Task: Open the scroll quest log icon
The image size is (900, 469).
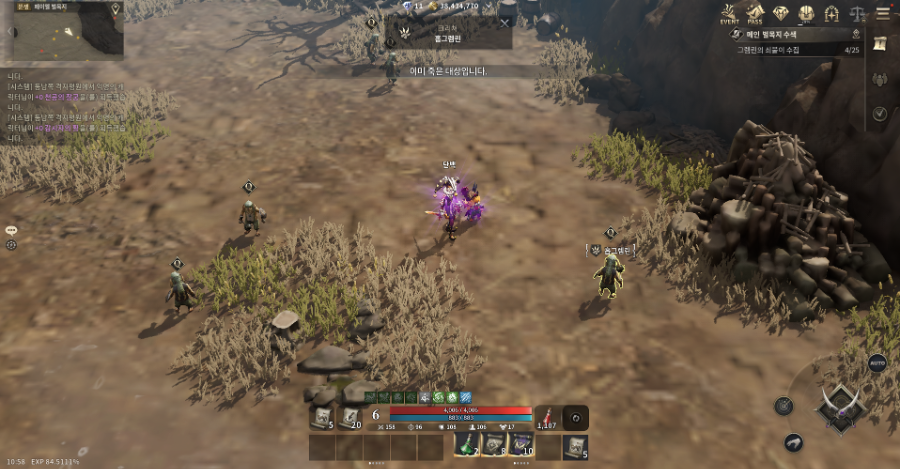Action: 879,43
